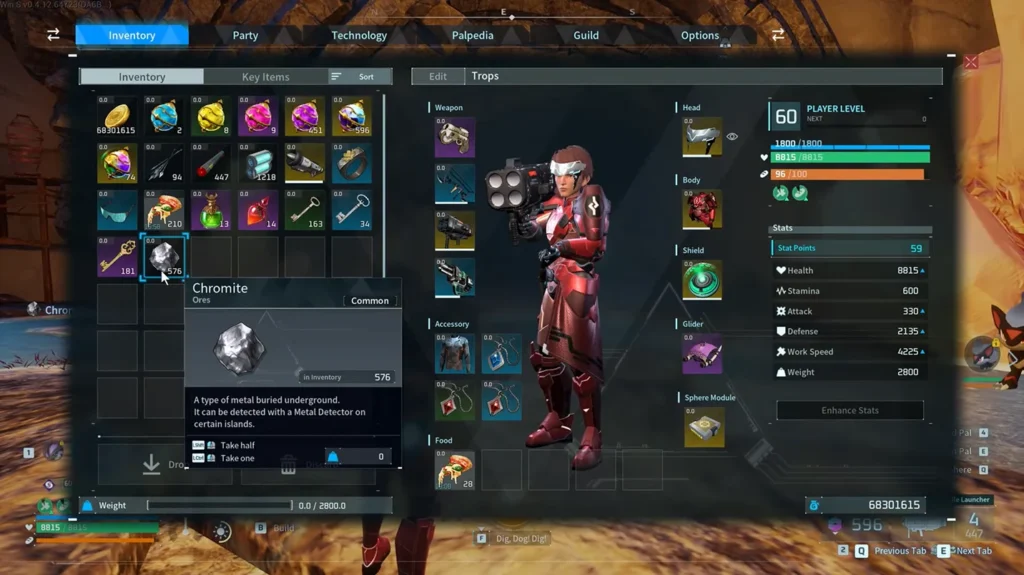Open the Options tab
Image resolution: width=1024 pixels, height=575 pixels.
pos(700,35)
